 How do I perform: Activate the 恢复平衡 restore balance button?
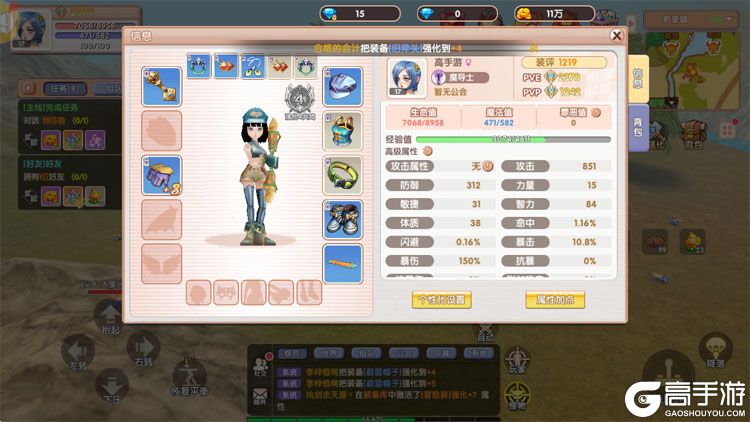pos(187,377)
